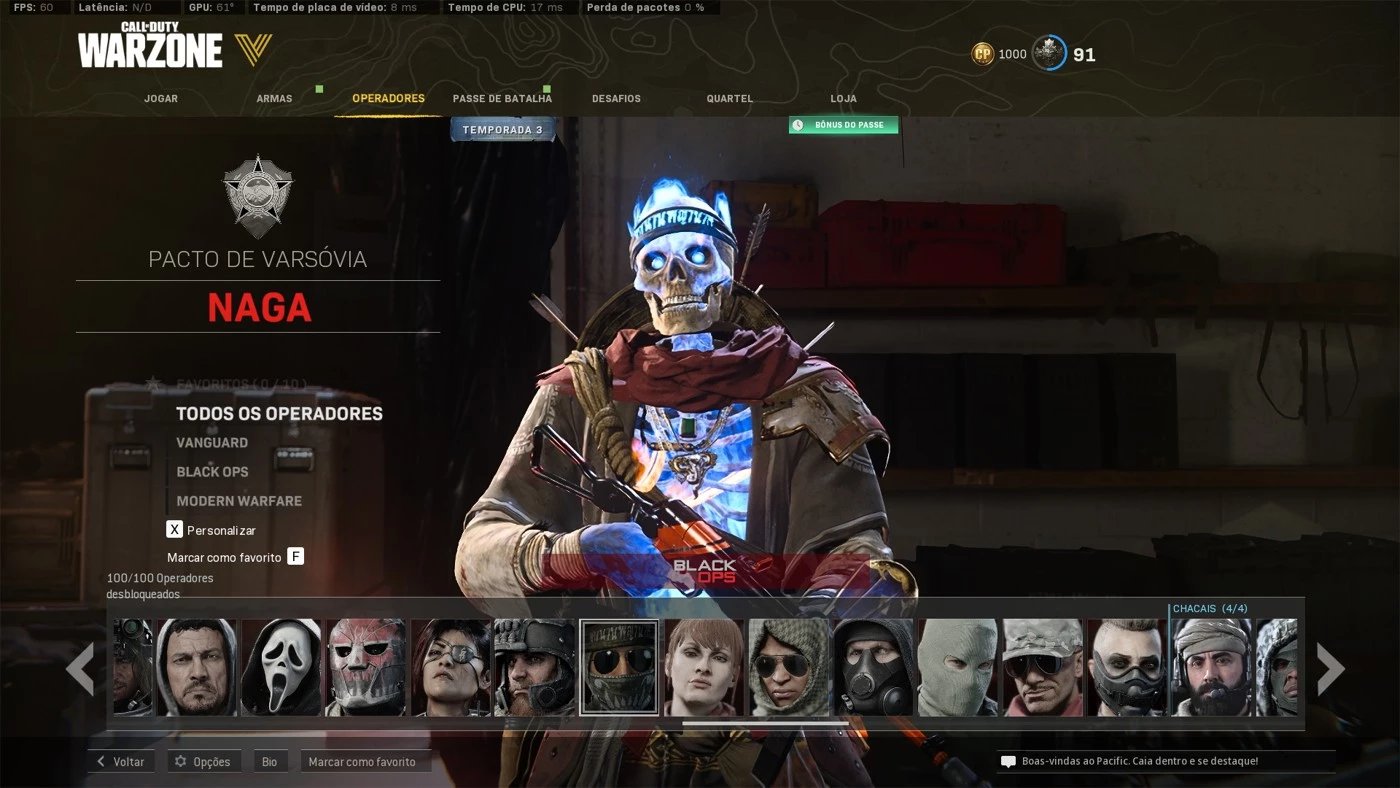The width and height of the screenshot is (1400, 788).
Task: Click the Voltar button
Action: point(120,761)
